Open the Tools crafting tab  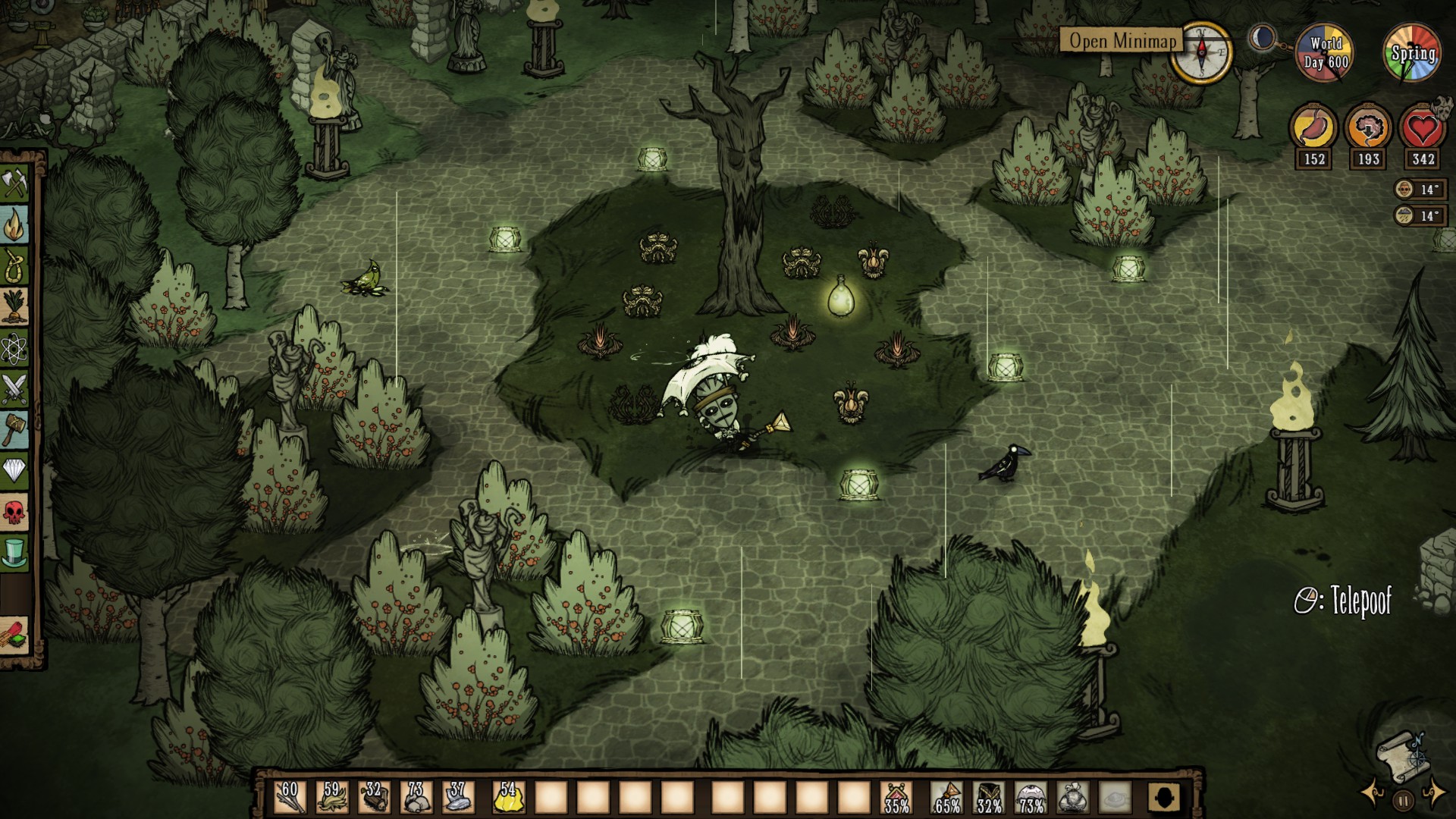pyautogui.click(x=14, y=184)
